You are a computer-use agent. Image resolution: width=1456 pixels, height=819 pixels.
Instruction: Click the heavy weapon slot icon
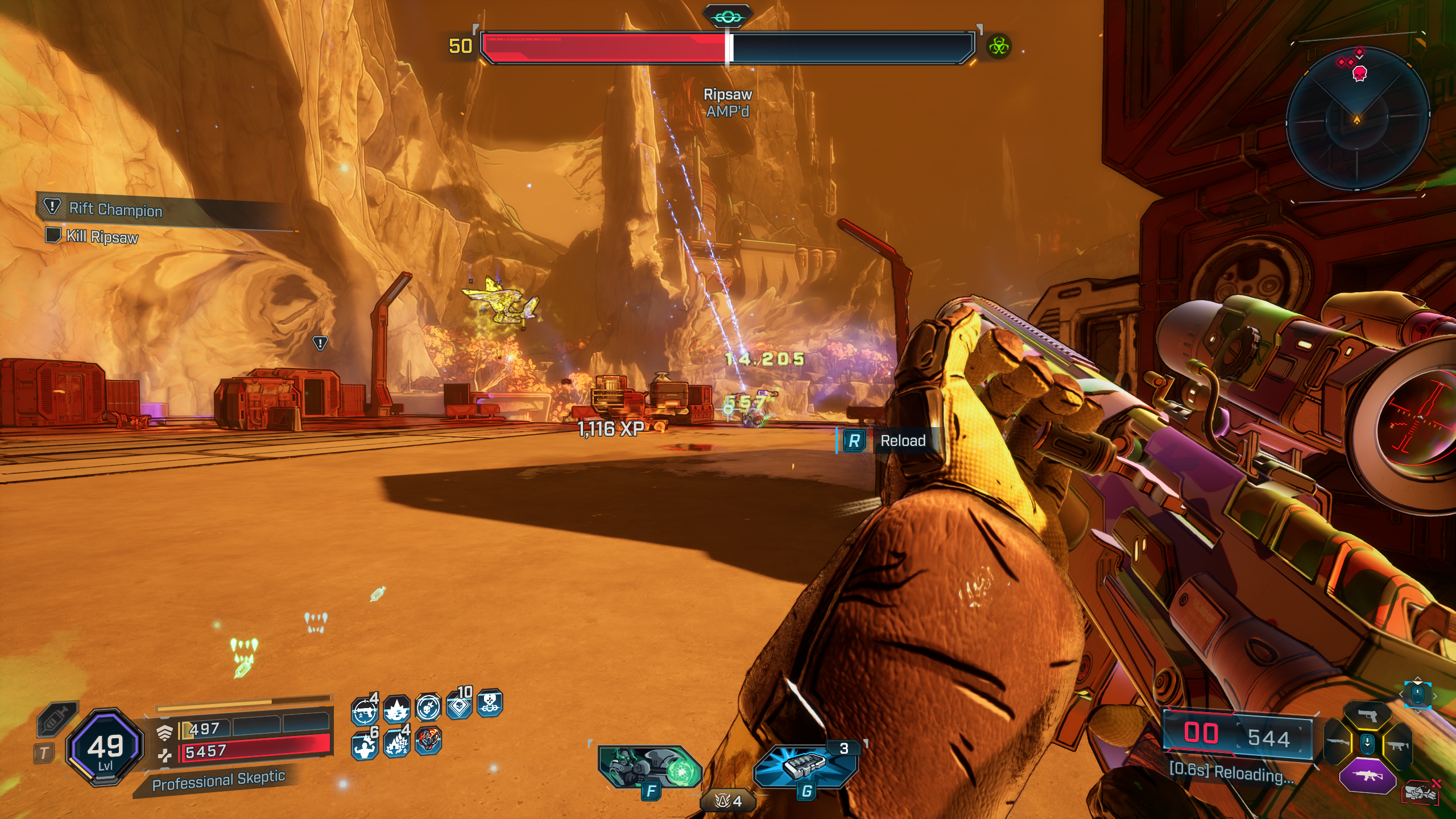(1337, 743)
